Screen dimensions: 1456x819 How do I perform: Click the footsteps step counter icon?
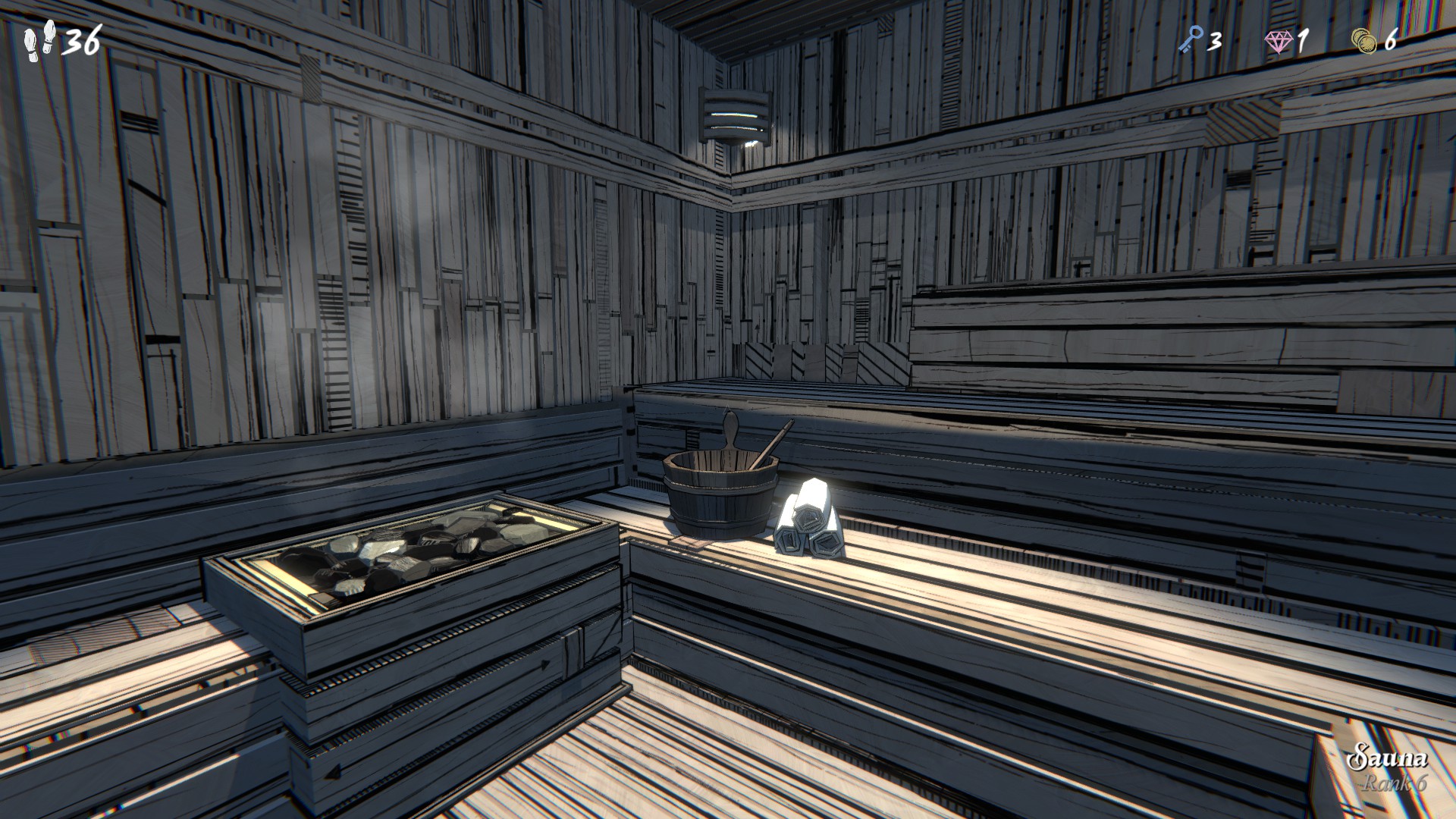[x=39, y=40]
